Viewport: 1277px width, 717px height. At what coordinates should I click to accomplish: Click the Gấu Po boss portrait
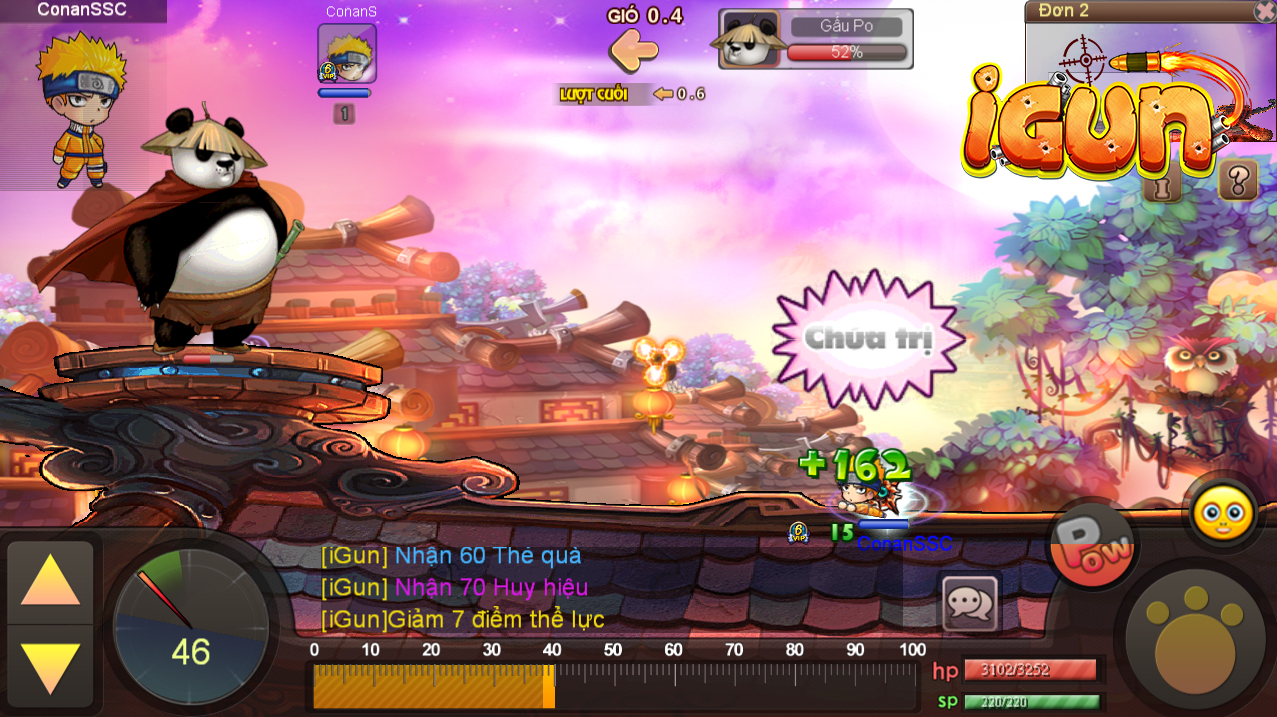[748, 40]
